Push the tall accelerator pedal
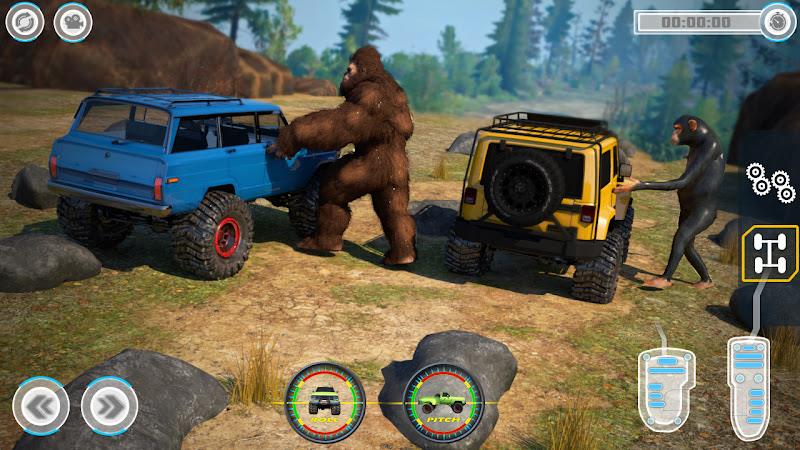The height and width of the screenshot is (450, 800). 747,386
